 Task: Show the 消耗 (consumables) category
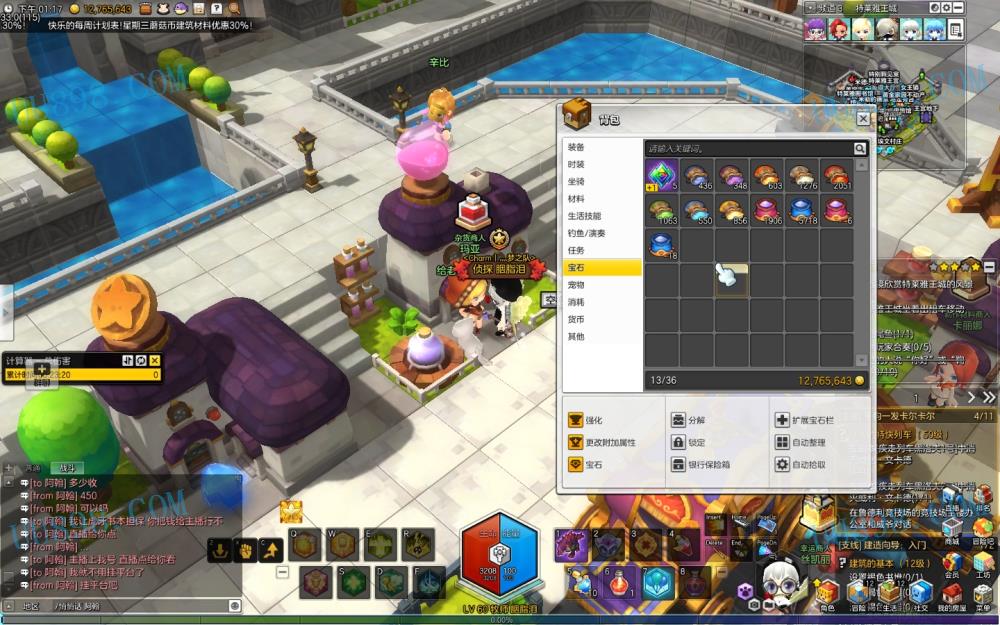click(x=576, y=302)
